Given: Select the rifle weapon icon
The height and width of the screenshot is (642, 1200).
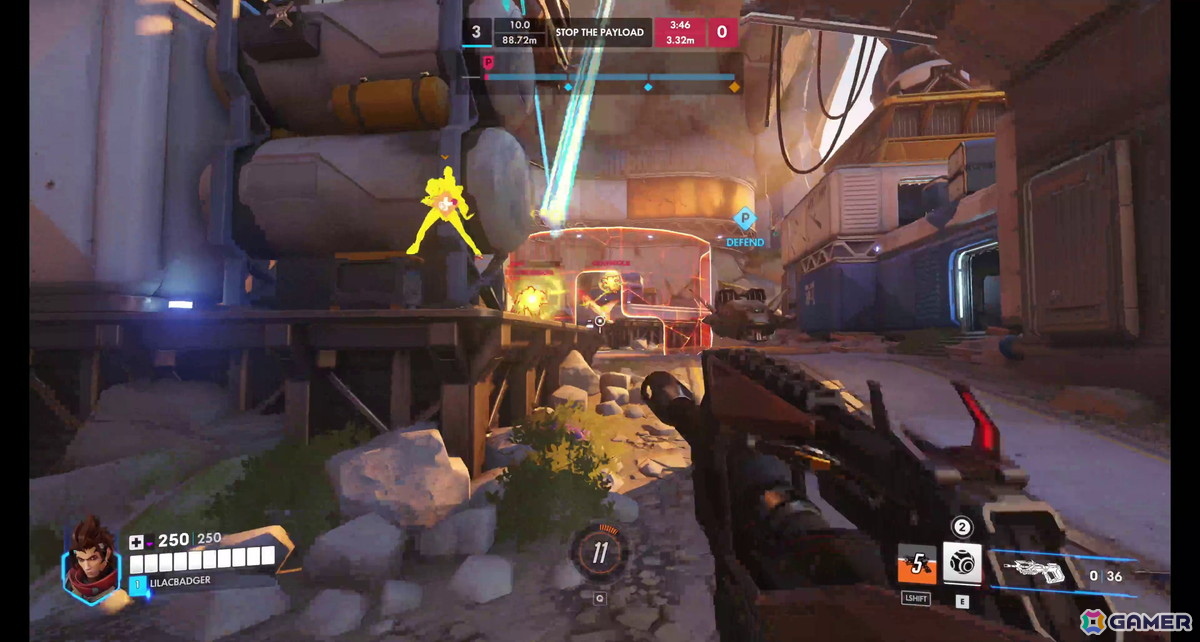Looking at the screenshot, I should 1034,572.
